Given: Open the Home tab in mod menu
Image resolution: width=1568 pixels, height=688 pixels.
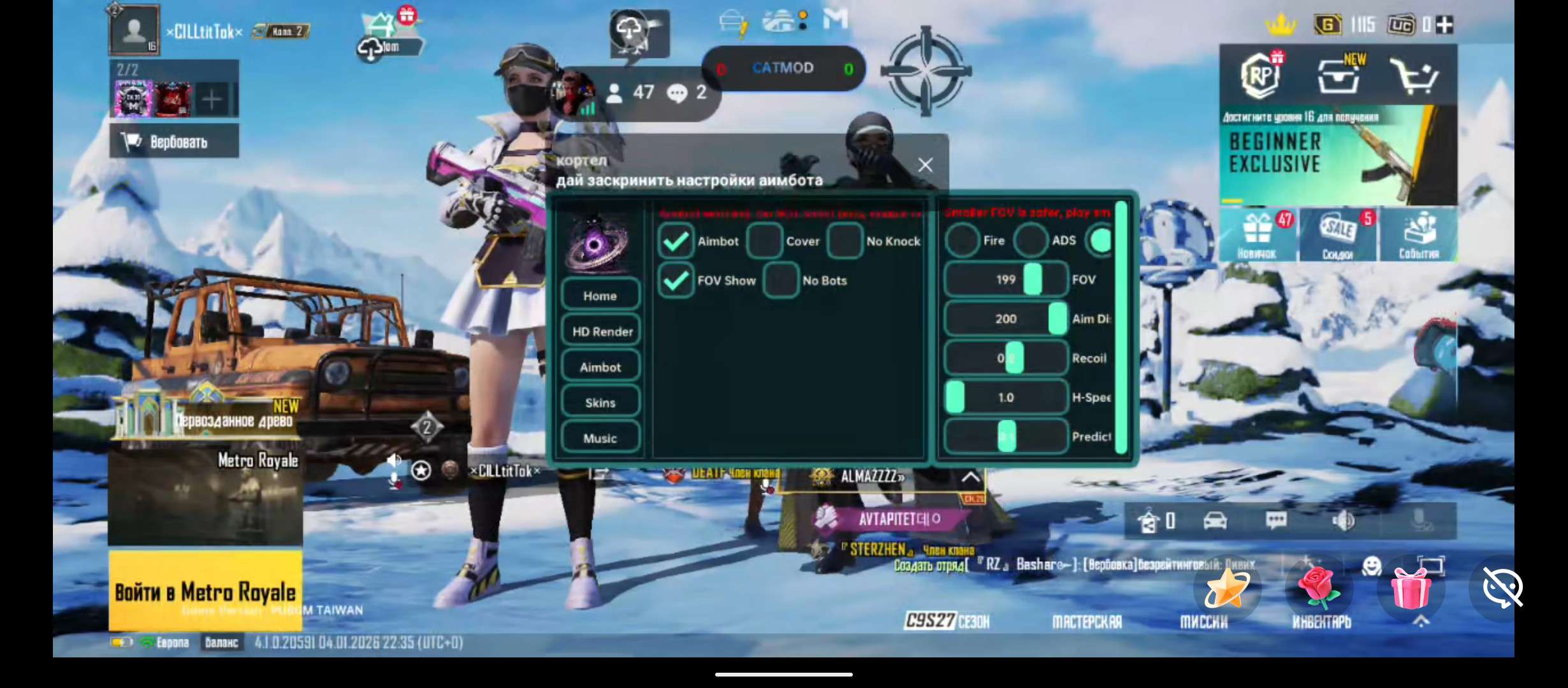Looking at the screenshot, I should pyautogui.click(x=600, y=296).
